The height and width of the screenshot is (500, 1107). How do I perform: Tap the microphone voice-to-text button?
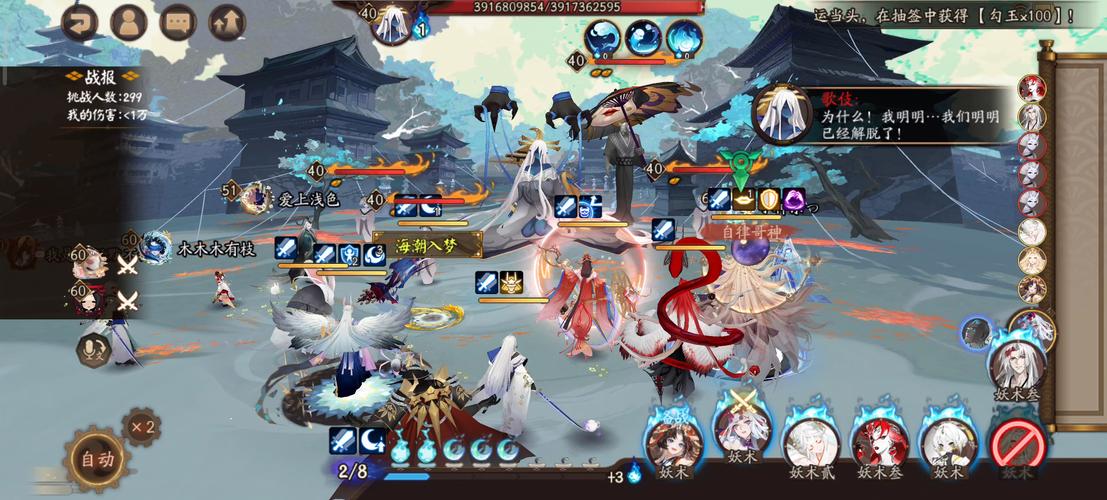click(94, 349)
